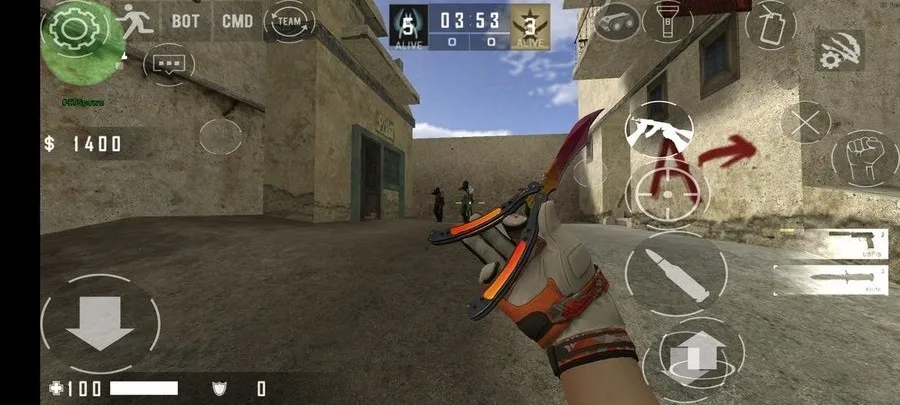Open the chat speech bubble
Image resolution: width=900 pixels, height=405 pixels.
(x=169, y=65)
